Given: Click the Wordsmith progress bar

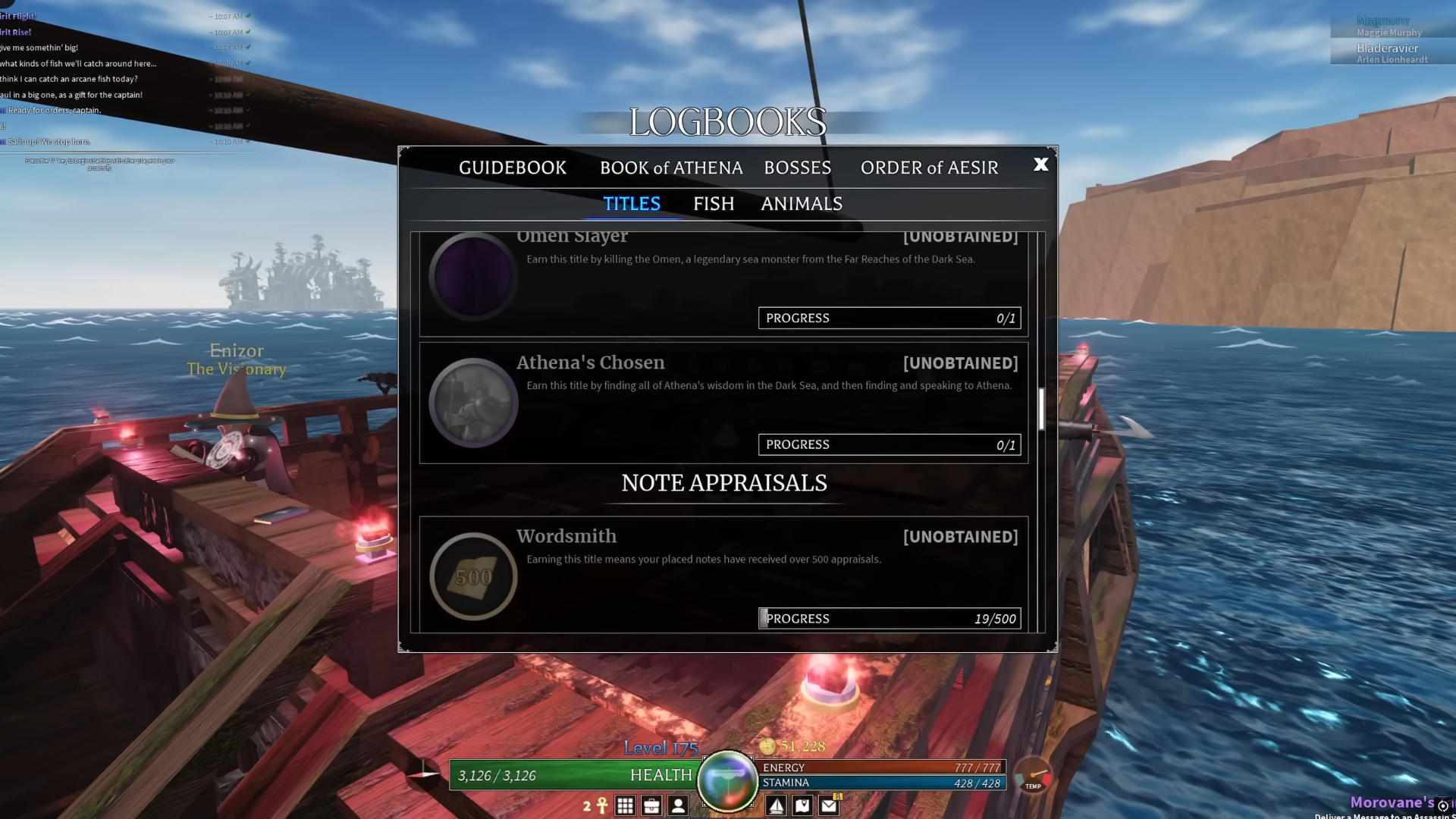Looking at the screenshot, I should tap(889, 618).
